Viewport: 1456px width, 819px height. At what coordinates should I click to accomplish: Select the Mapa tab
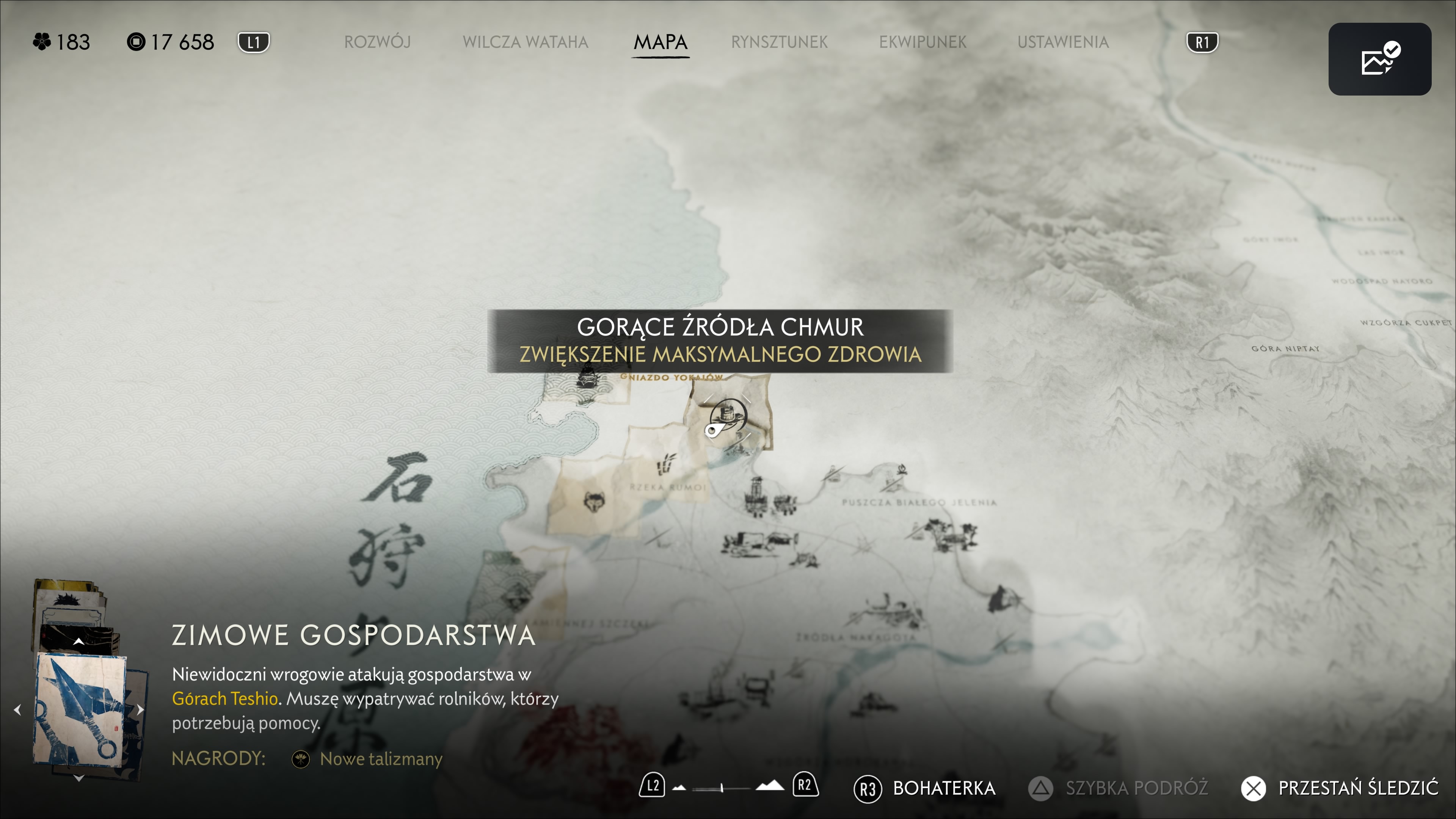point(660,42)
